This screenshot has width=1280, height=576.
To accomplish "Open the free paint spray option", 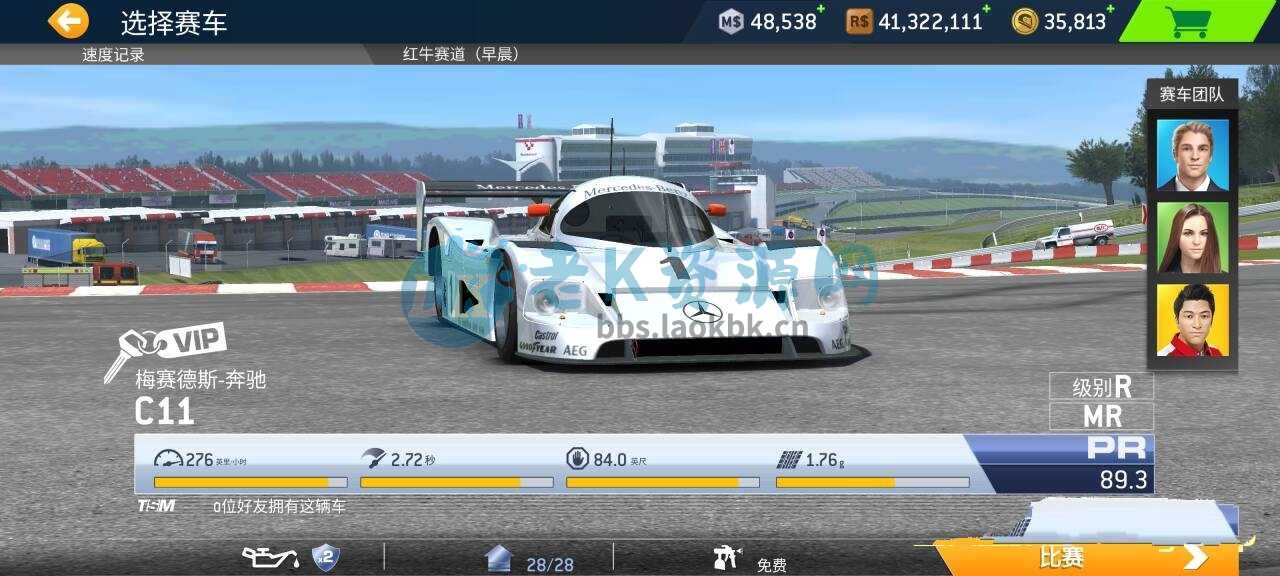I will click(x=750, y=560).
